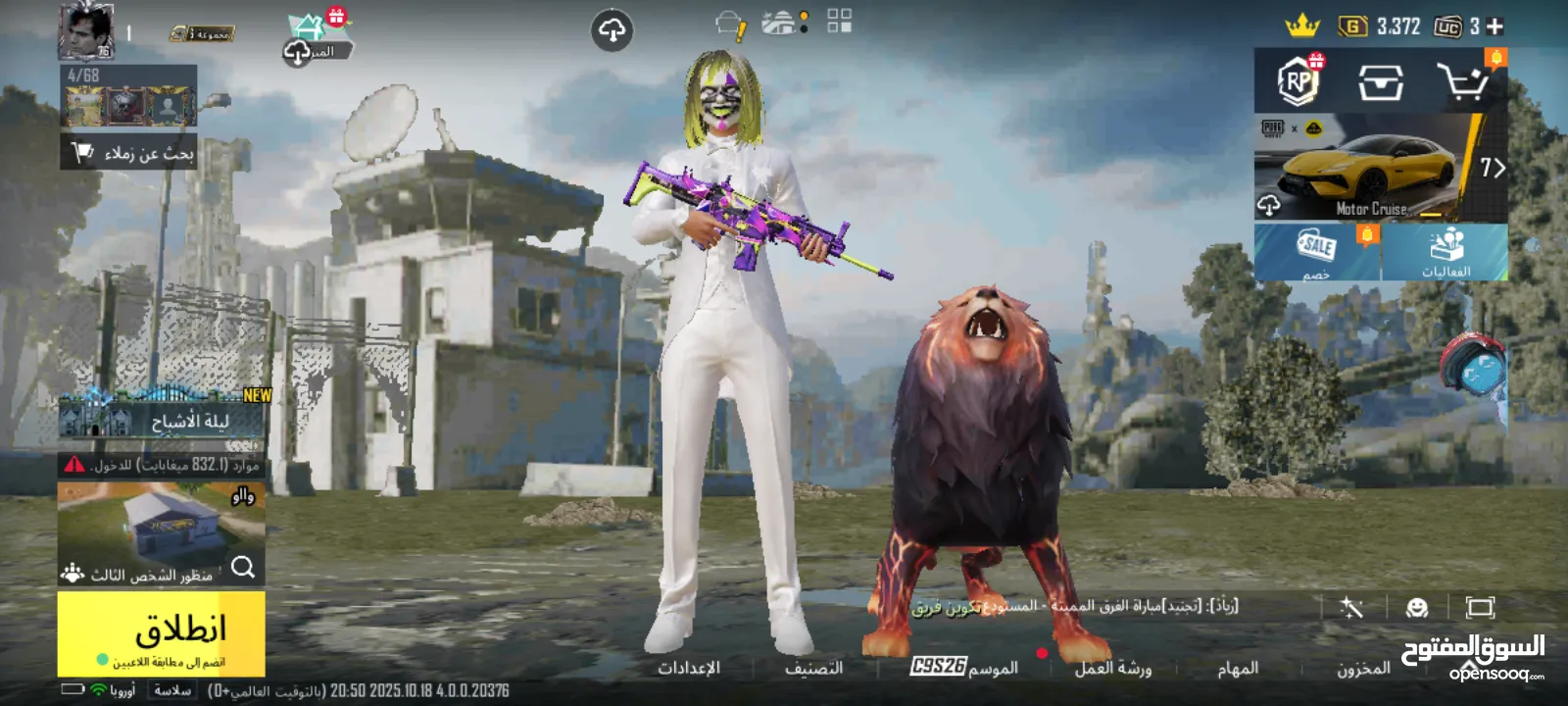Open the Royale Pass RP icon
This screenshot has width=1568, height=706.
coord(1299,81)
